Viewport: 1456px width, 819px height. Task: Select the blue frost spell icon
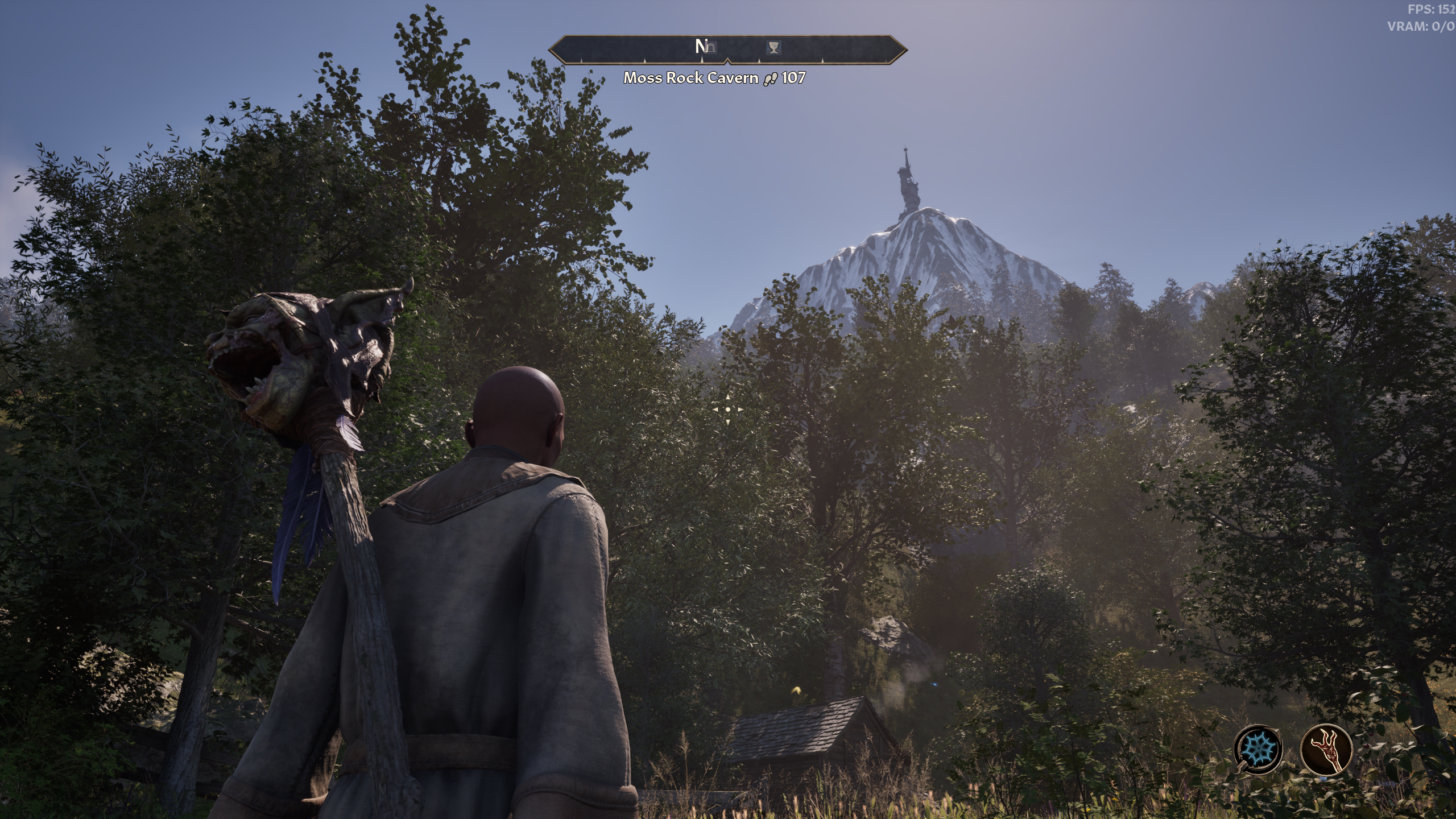tap(1258, 748)
